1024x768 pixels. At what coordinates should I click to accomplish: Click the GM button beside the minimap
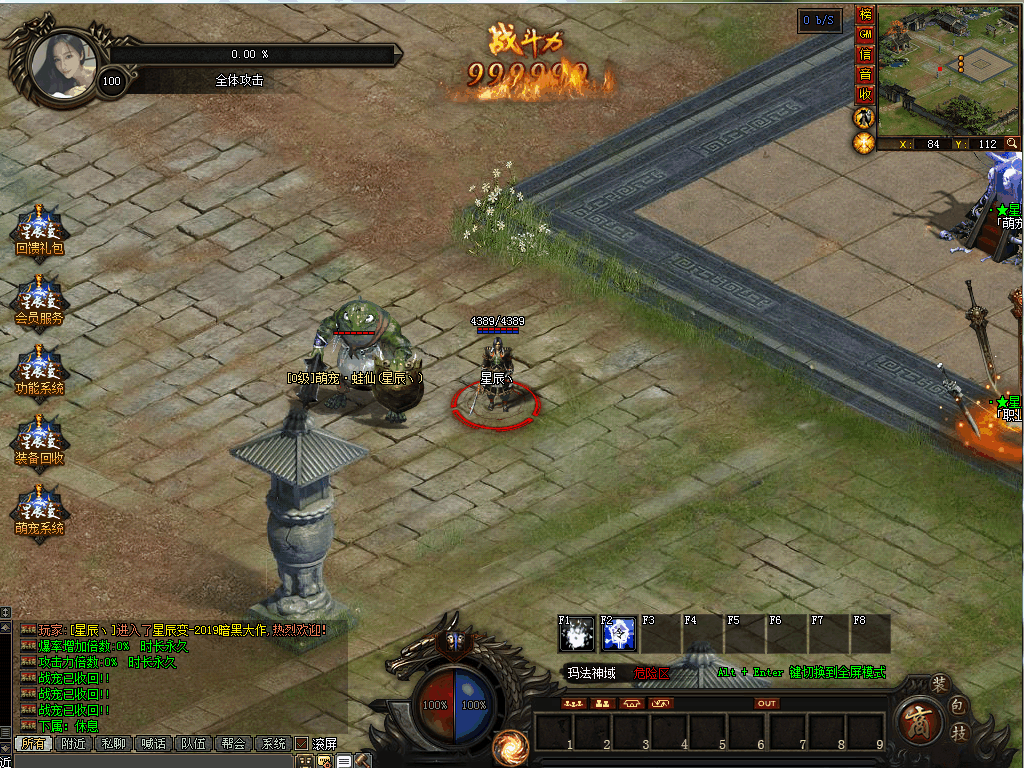click(865, 35)
